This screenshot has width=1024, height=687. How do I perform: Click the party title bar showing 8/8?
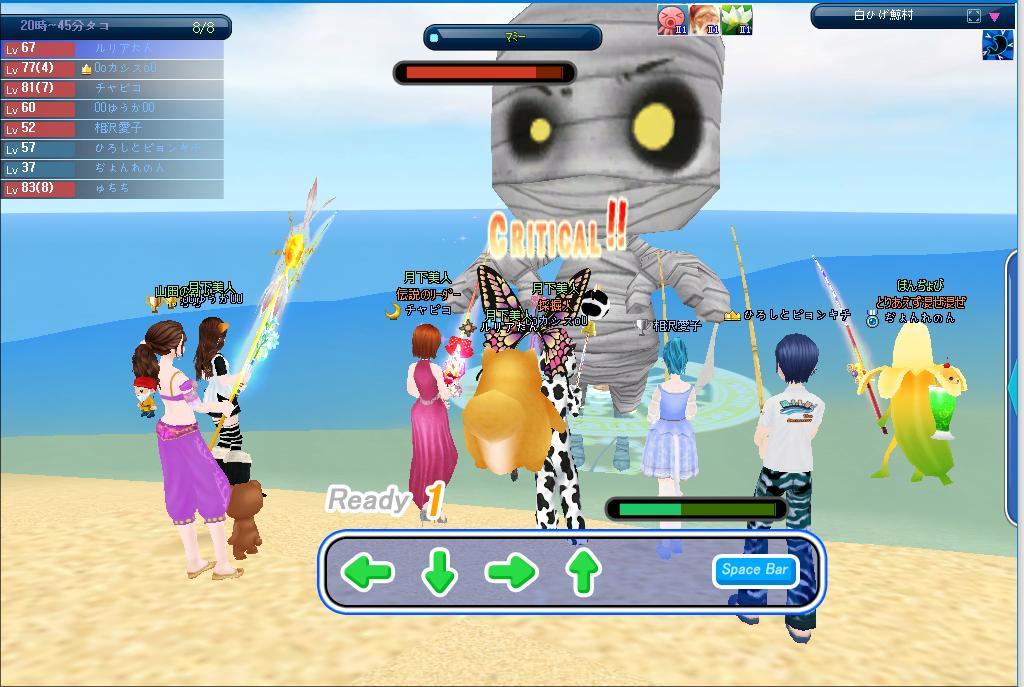point(115,27)
